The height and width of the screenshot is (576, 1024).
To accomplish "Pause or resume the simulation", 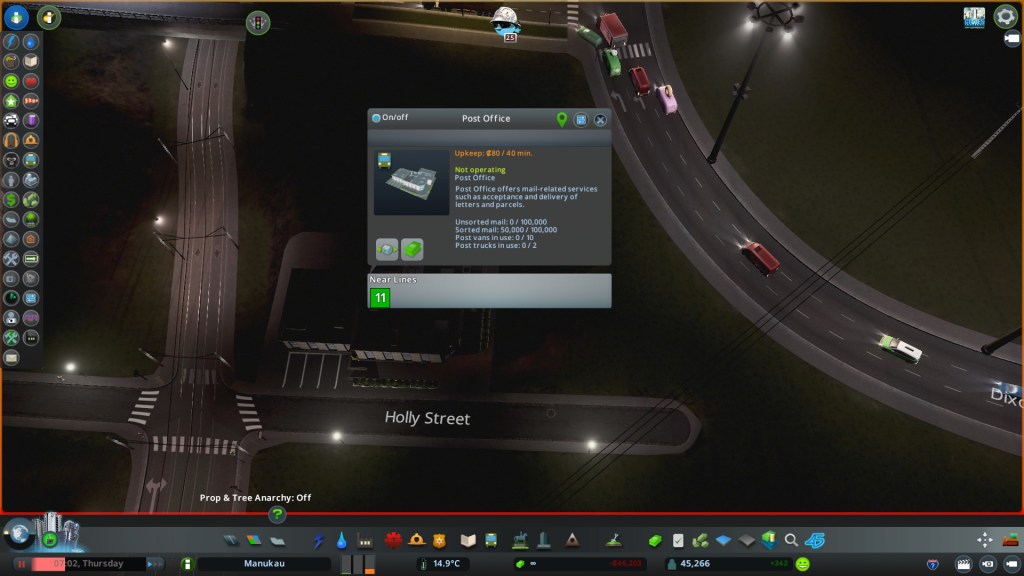I will point(20,564).
